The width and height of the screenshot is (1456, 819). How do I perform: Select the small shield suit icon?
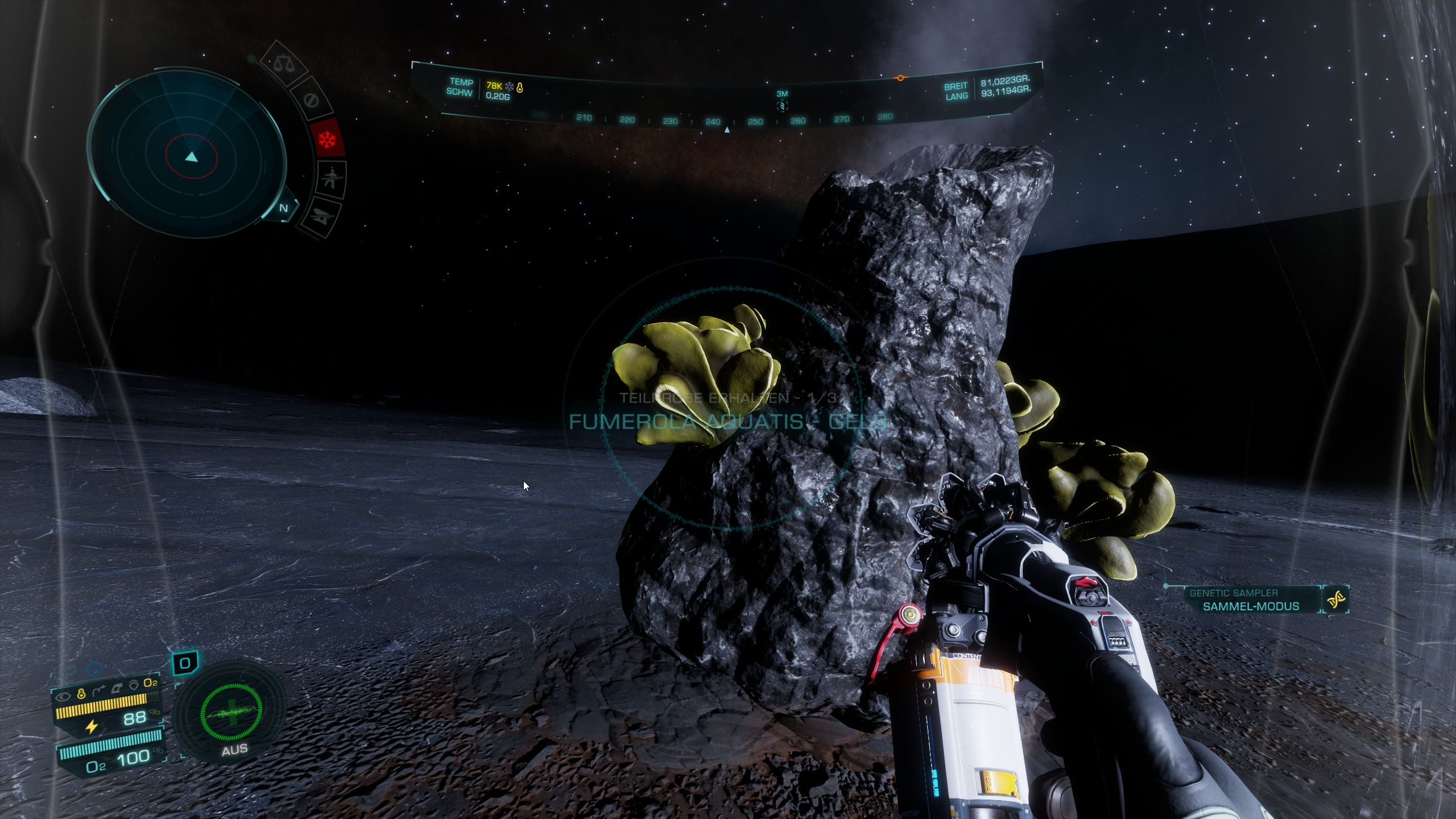[134, 685]
